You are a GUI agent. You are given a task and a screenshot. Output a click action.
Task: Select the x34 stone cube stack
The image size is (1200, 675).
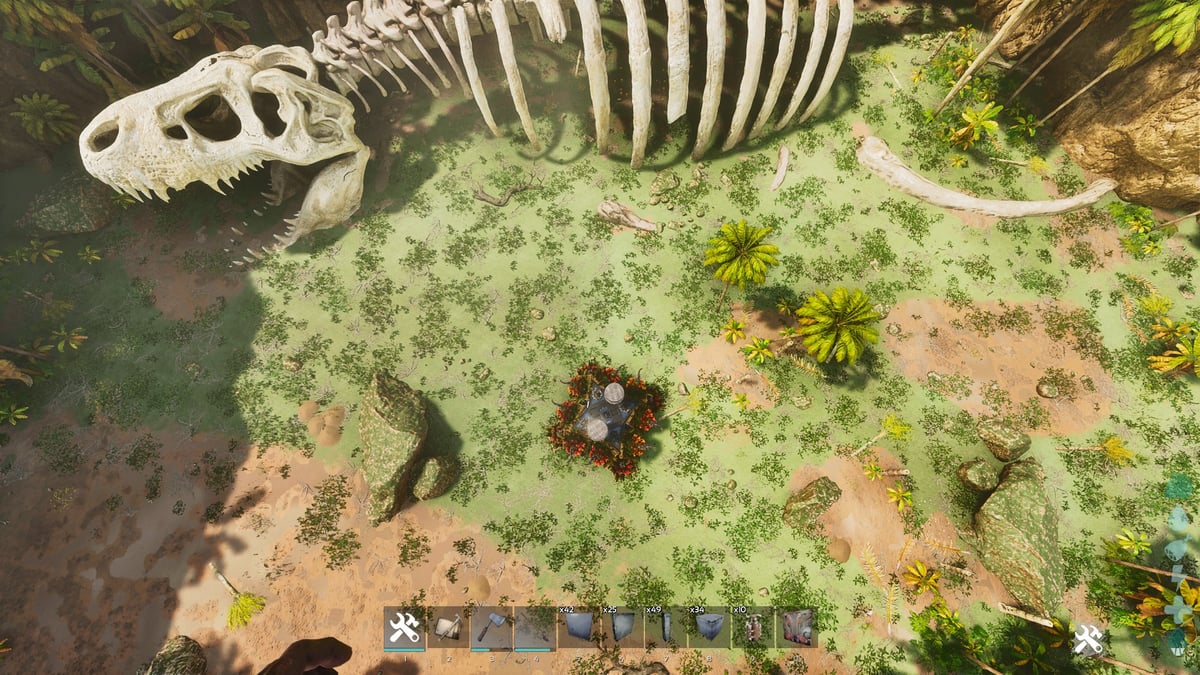pos(709,628)
